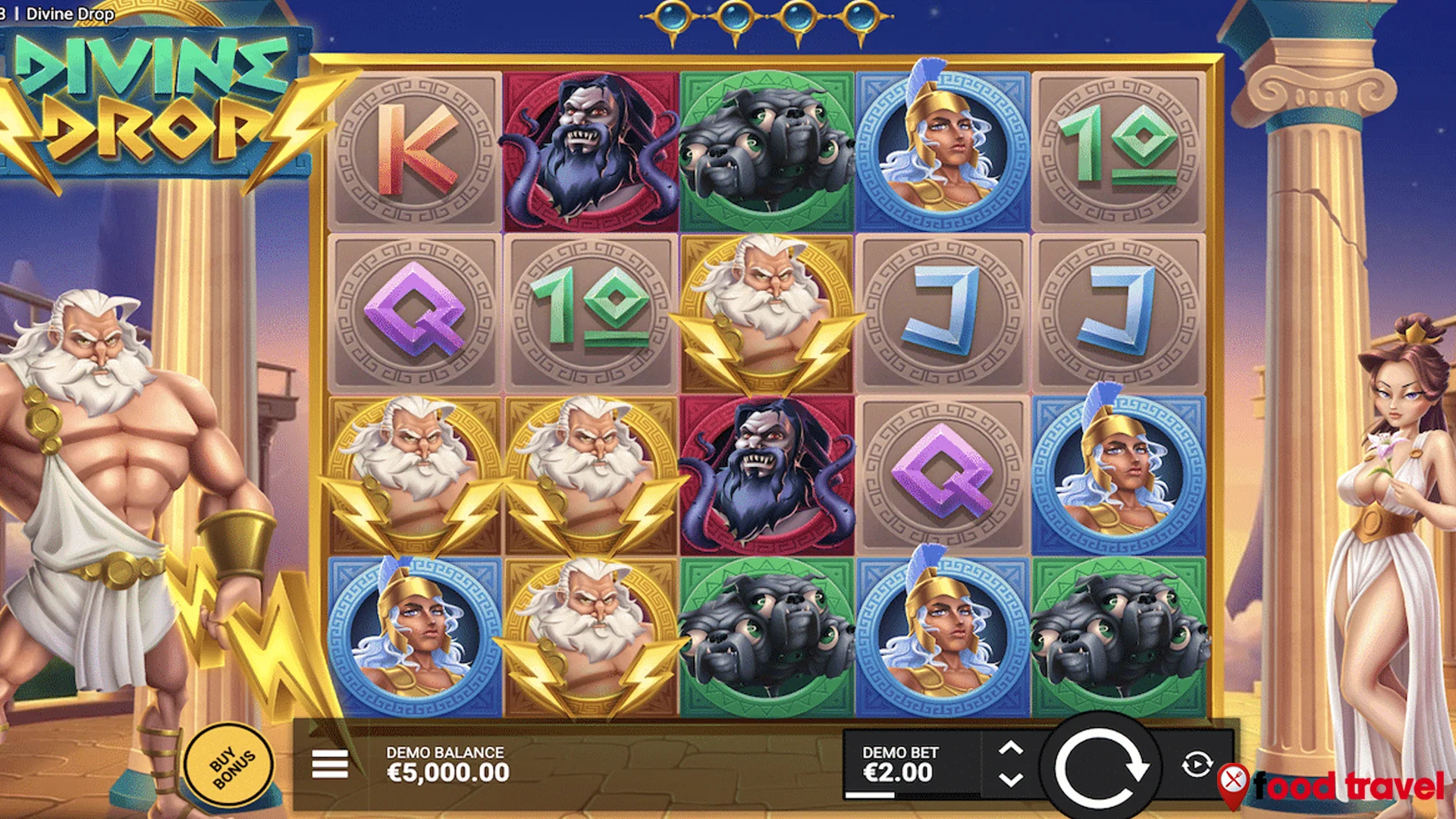1456x819 pixels.
Task: Open the autoplay settings
Action: coord(1195,762)
